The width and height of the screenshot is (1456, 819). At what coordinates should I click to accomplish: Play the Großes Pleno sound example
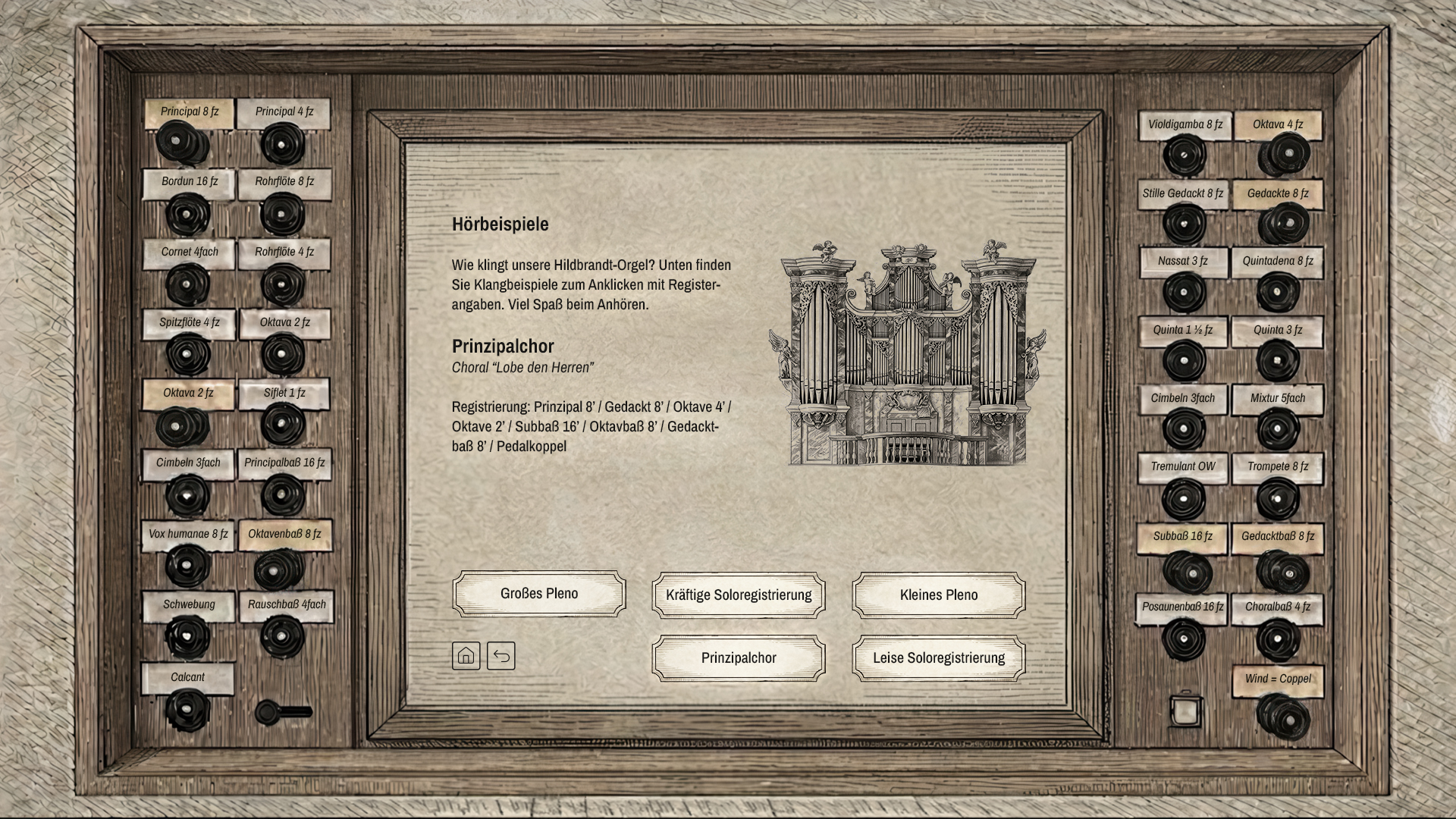click(x=538, y=594)
